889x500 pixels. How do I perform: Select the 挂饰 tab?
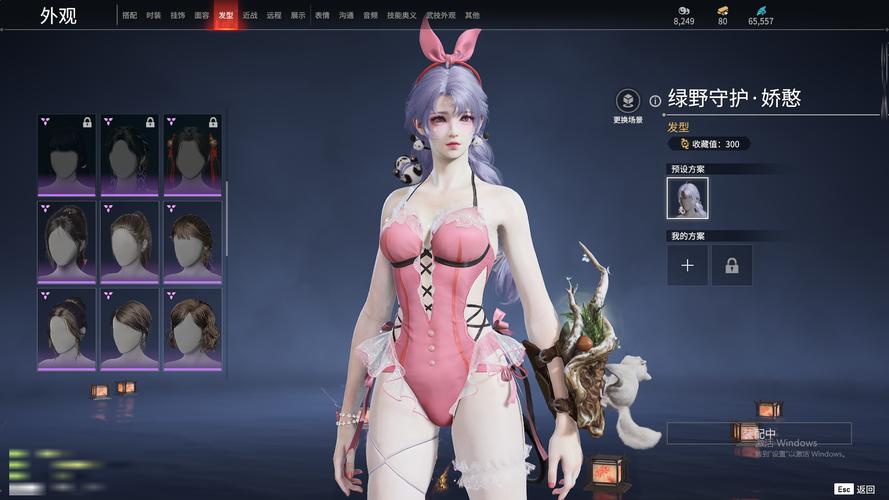click(x=177, y=16)
